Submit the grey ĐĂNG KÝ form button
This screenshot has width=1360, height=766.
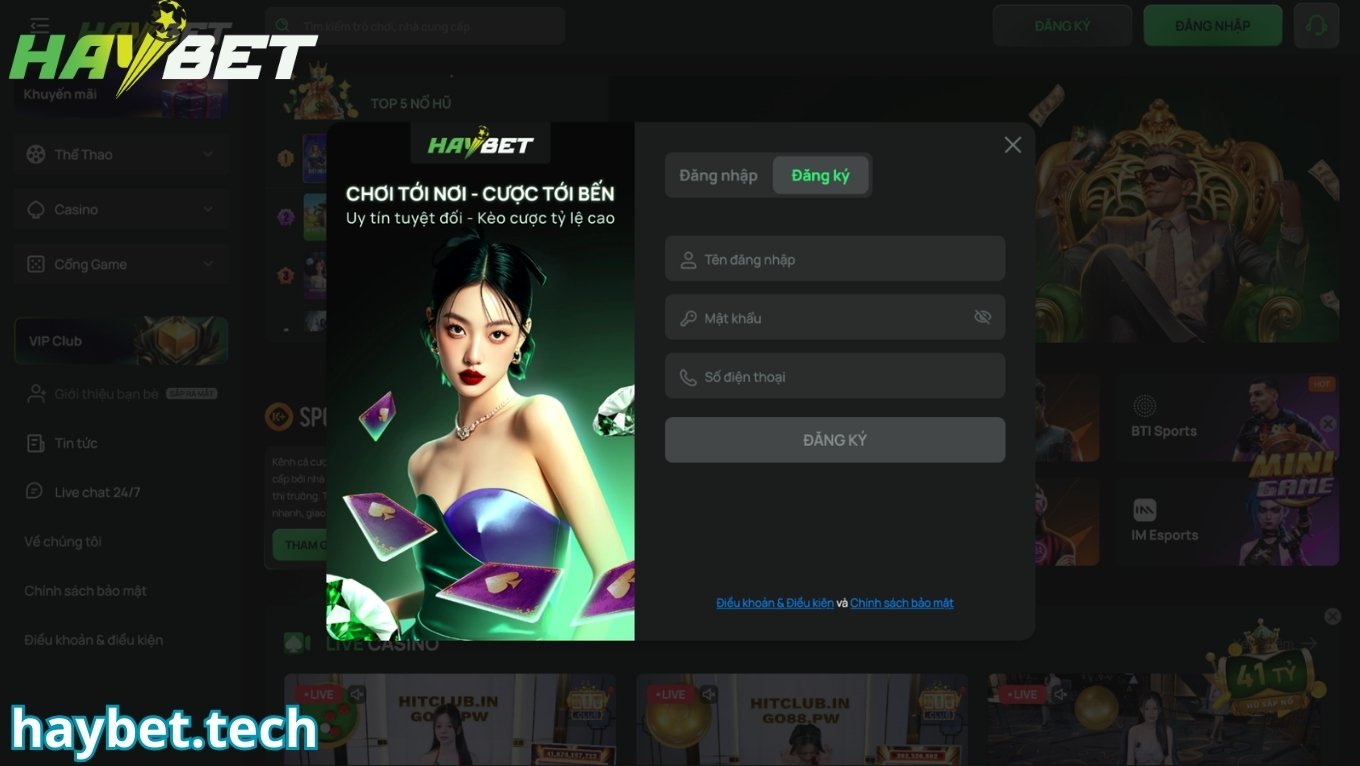point(835,440)
